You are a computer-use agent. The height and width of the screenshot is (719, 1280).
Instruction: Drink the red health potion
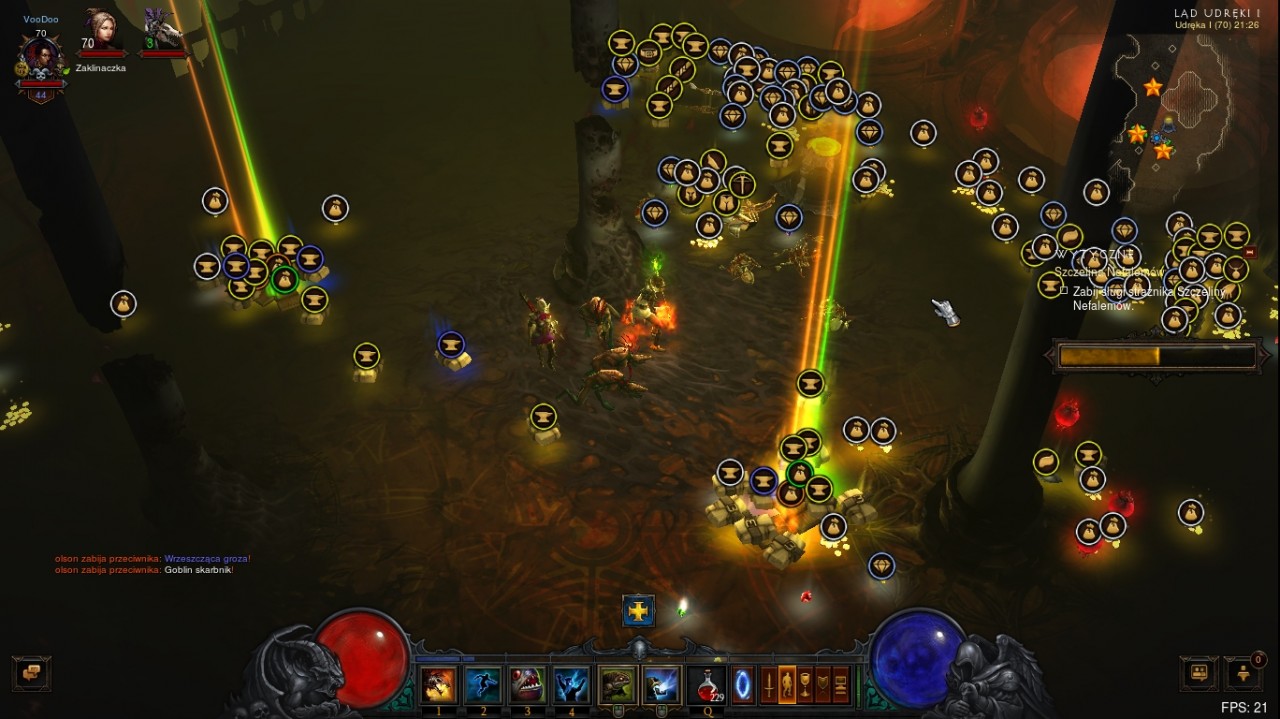pyautogui.click(x=707, y=684)
